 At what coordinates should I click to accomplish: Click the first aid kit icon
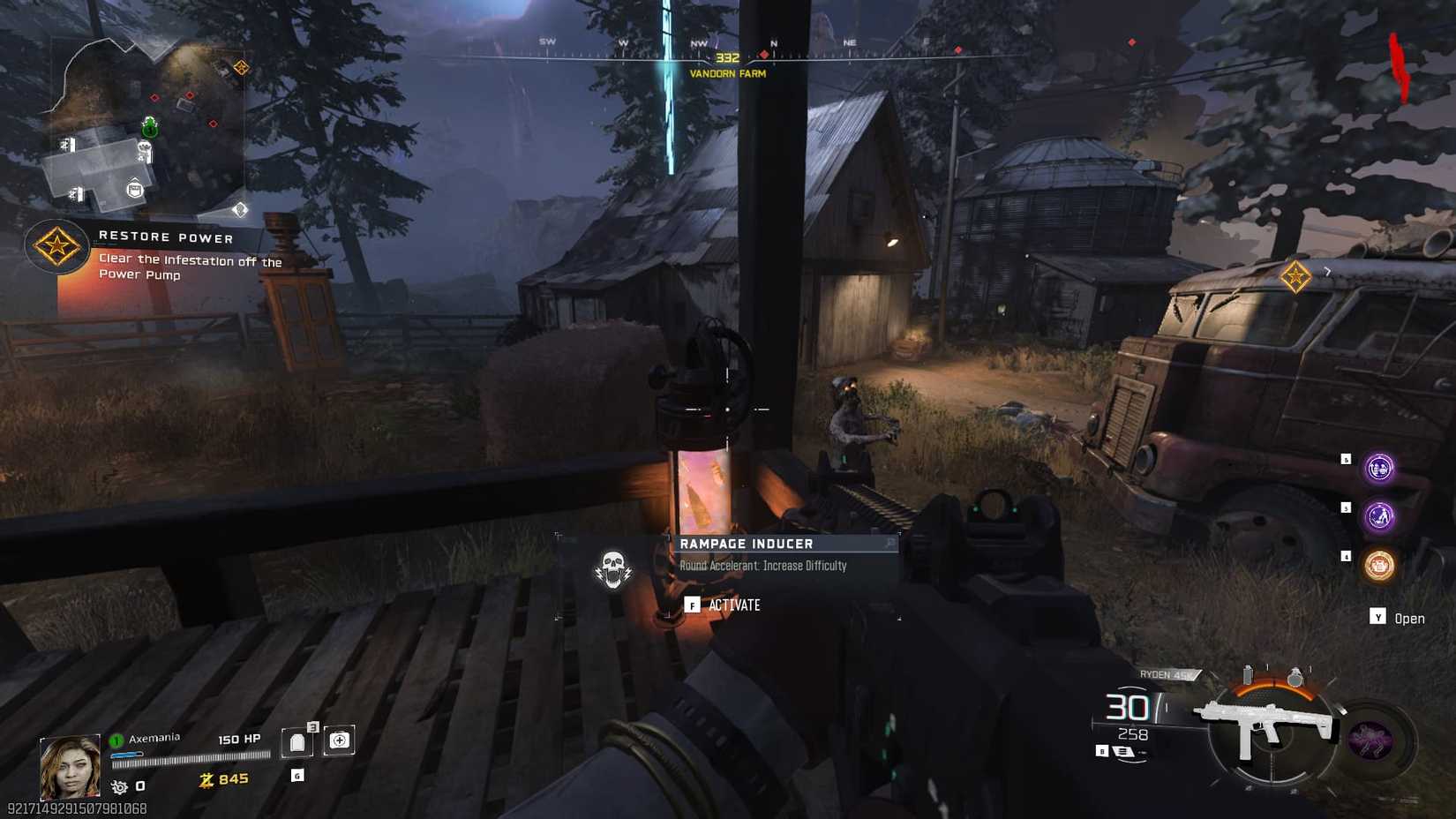pos(339,741)
